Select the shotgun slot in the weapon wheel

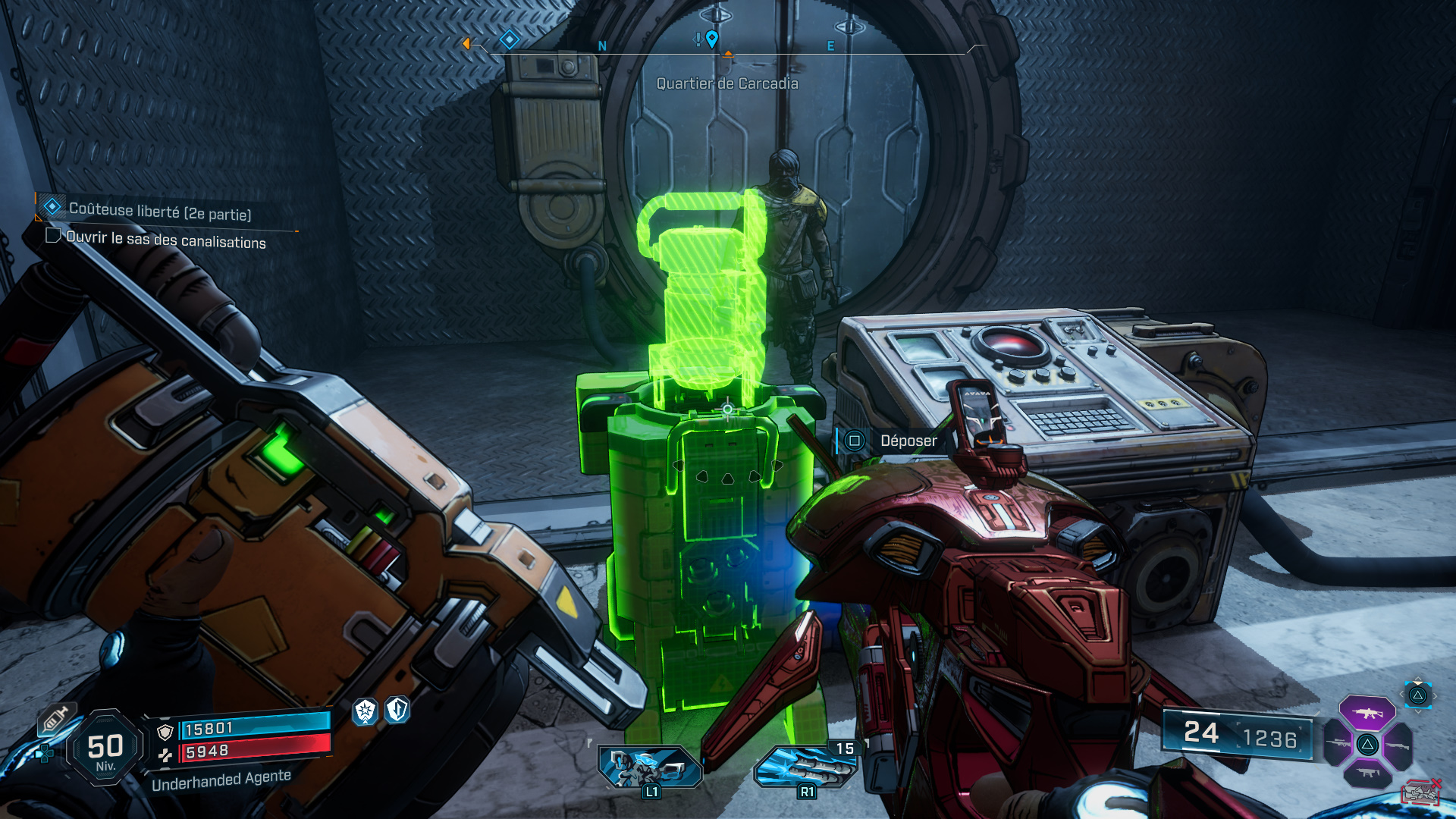[x=1398, y=746]
